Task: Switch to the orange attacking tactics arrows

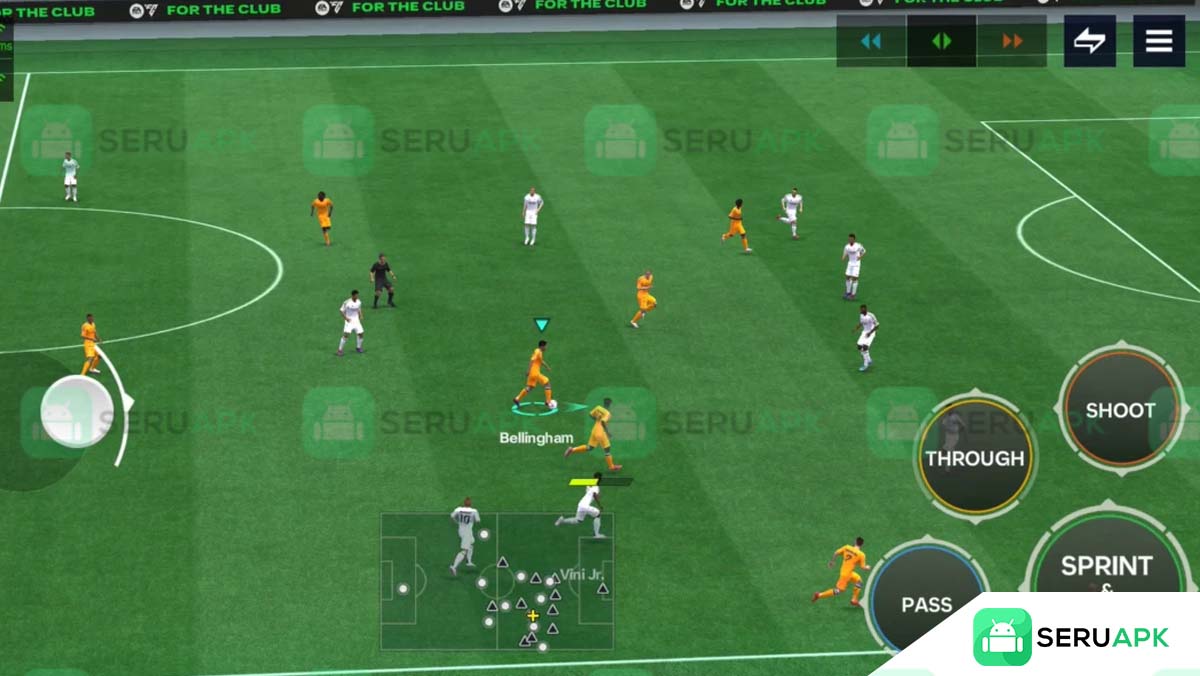Action: tap(1012, 41)
